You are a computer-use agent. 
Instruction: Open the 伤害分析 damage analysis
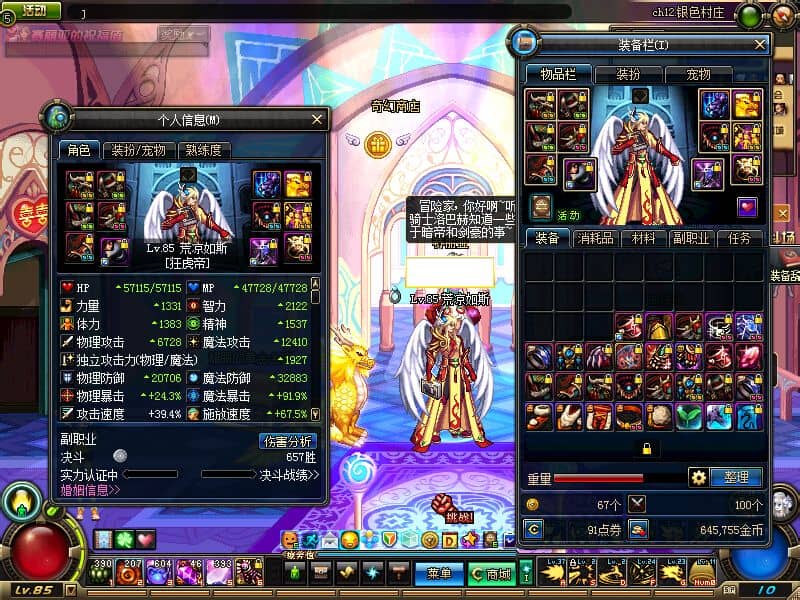[288, 440]
